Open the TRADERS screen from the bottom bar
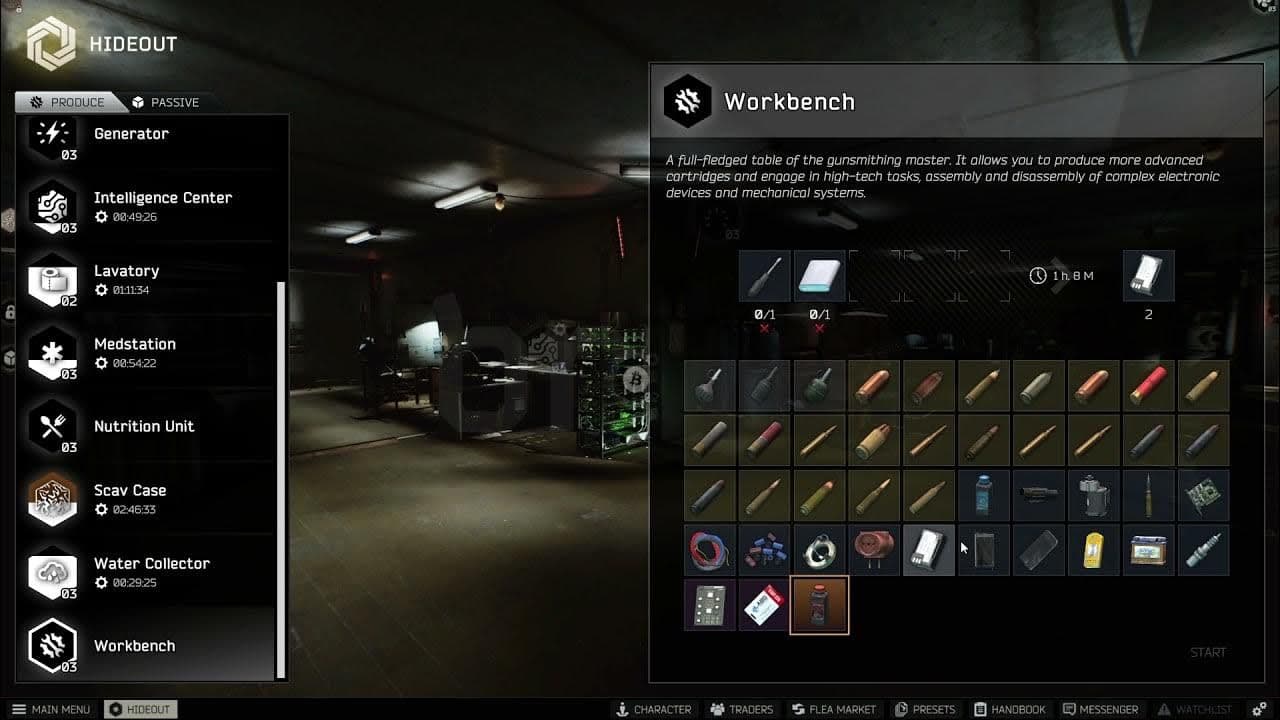 tap(741, 709)
